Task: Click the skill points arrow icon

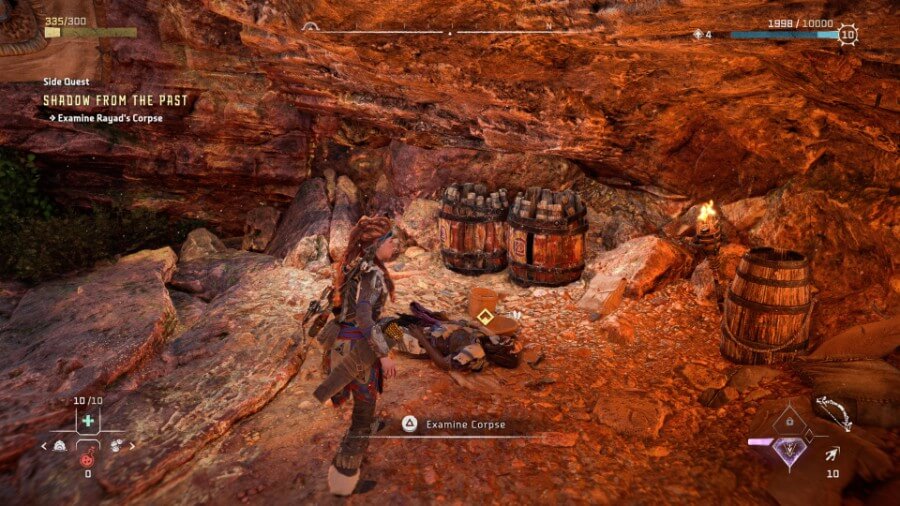Action: pos(697,35)
